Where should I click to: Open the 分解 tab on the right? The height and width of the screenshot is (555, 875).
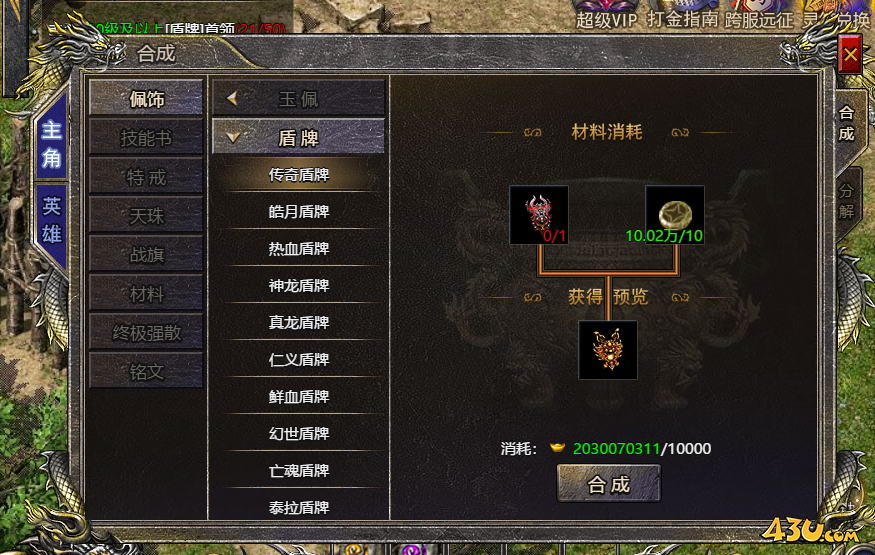[x=847, y=201]
